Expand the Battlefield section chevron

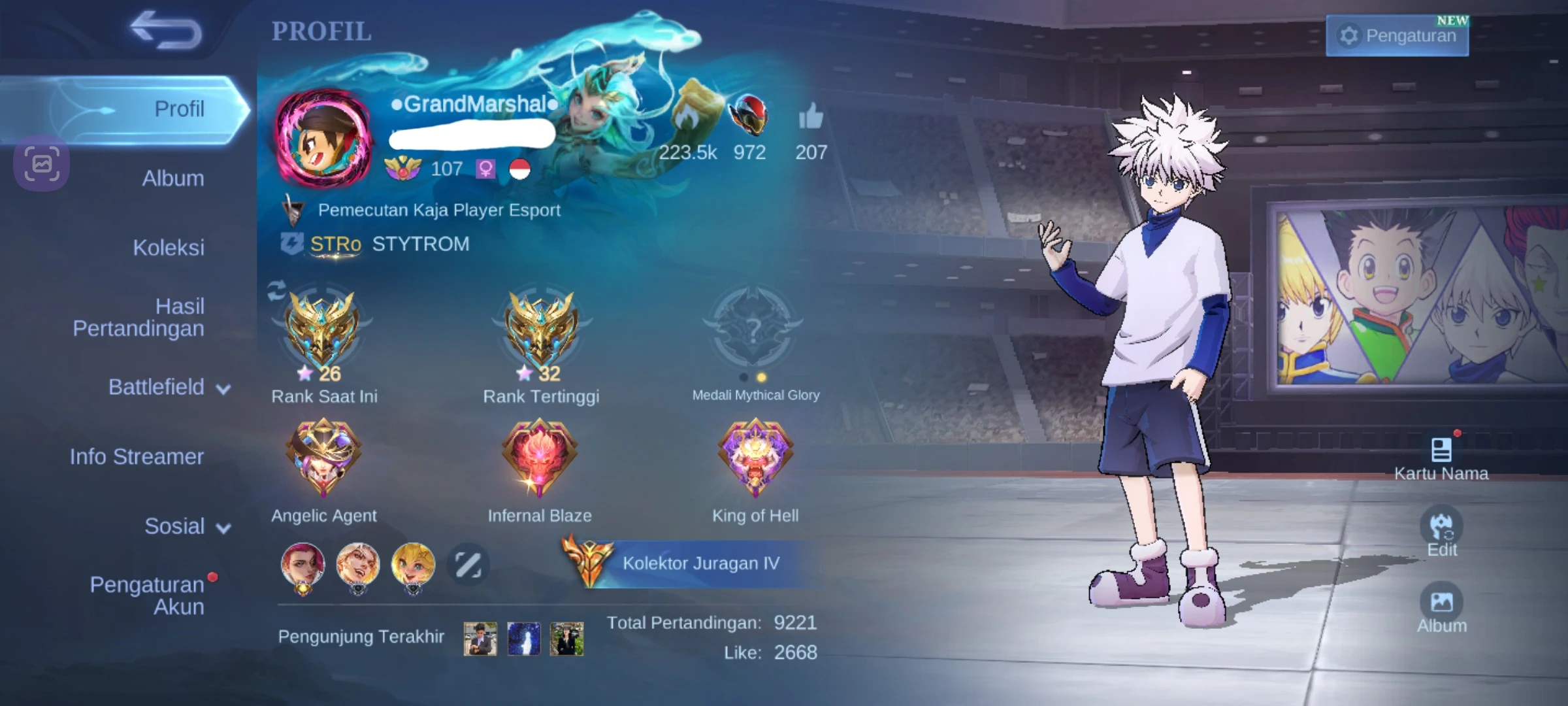pyautogui.click(x=223, y=388)
